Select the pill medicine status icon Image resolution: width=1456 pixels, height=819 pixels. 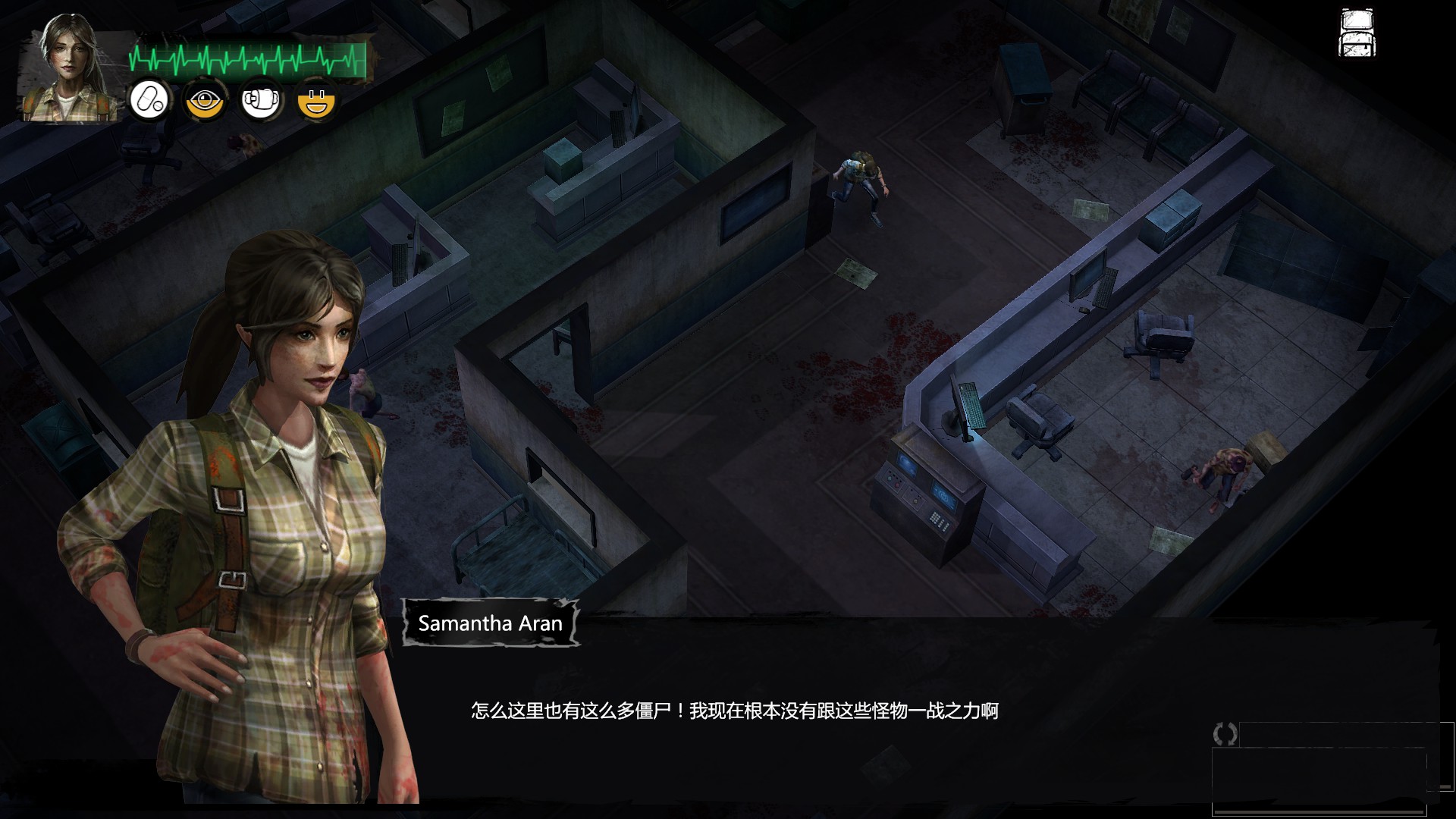tap(149, 100)
